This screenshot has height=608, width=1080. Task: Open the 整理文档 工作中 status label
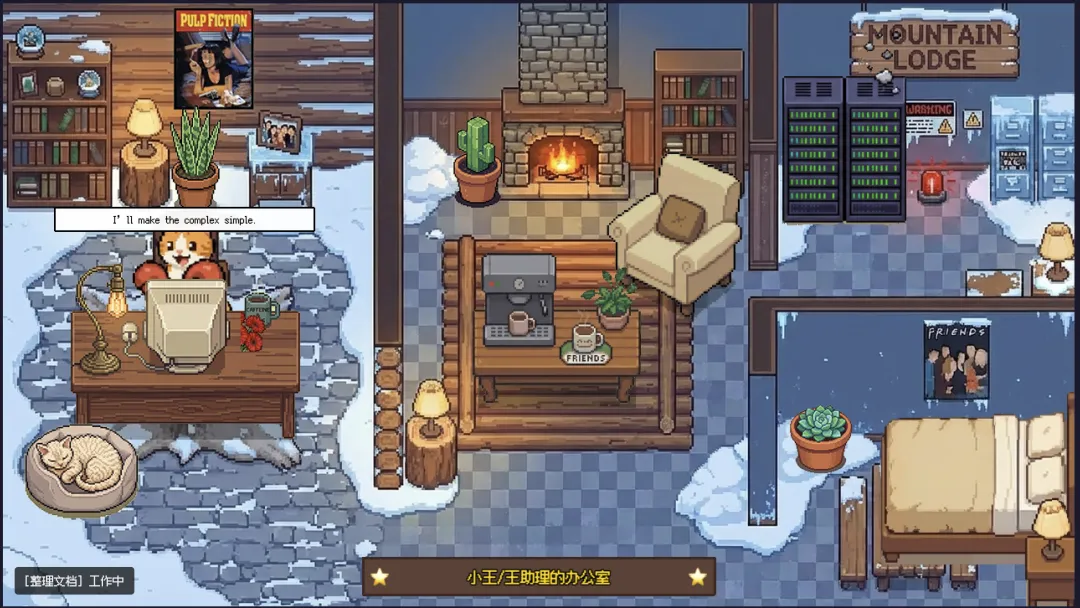[74, 581]
